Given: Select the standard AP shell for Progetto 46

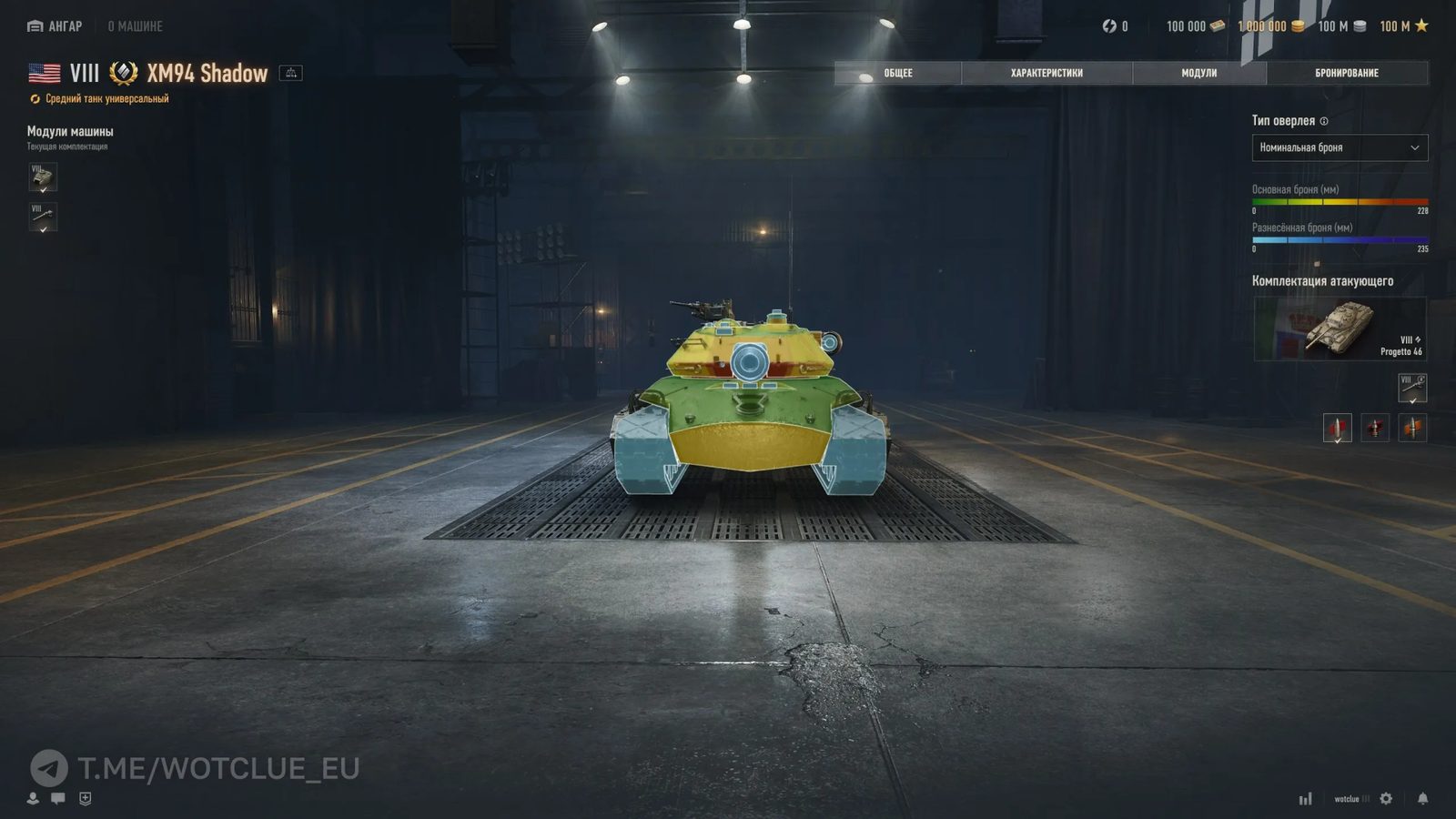Looking at the screenshot, I should click(x=1337, y=428).
